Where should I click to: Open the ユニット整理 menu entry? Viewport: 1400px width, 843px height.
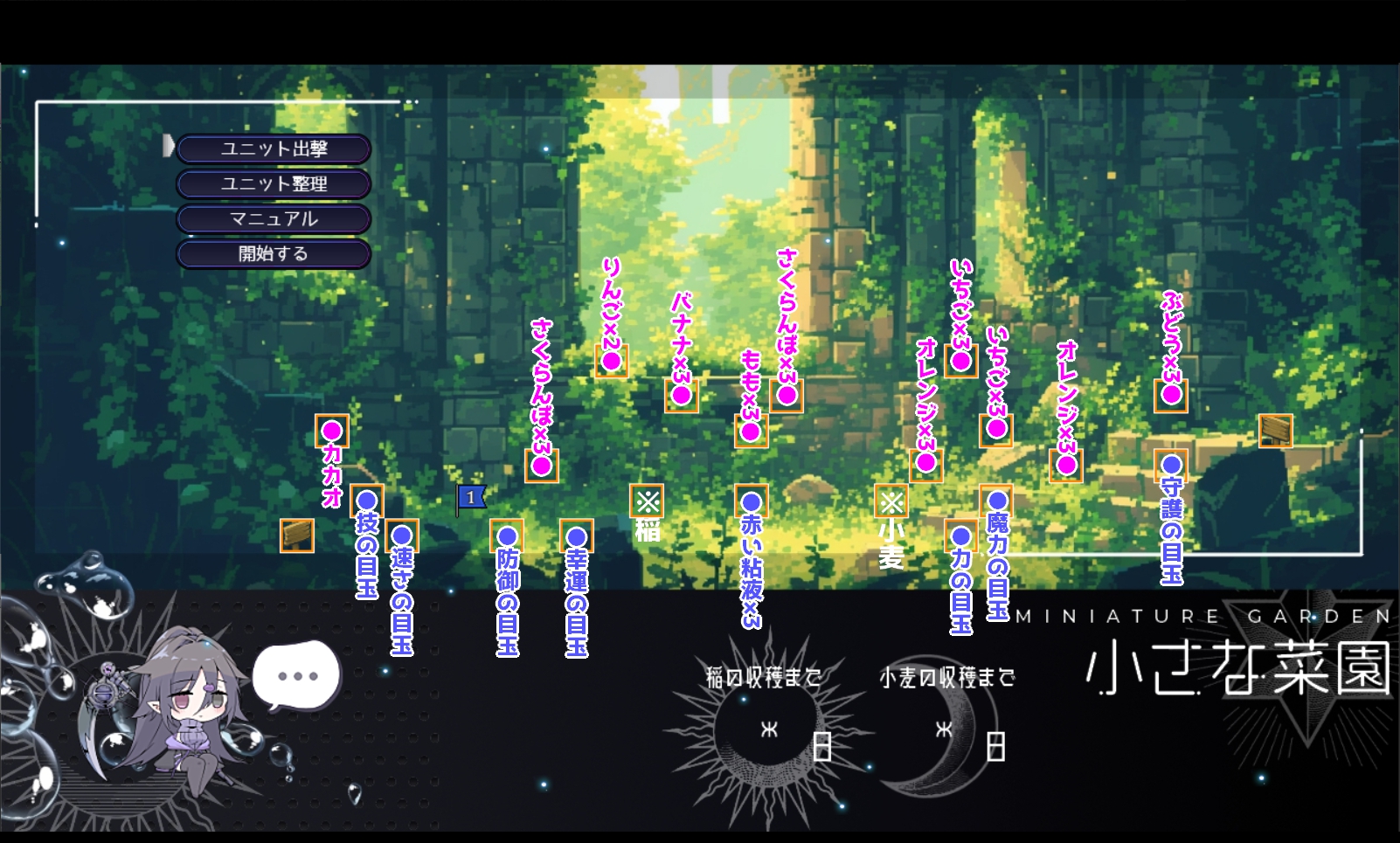pyautogui.click(x=274, y=184)
